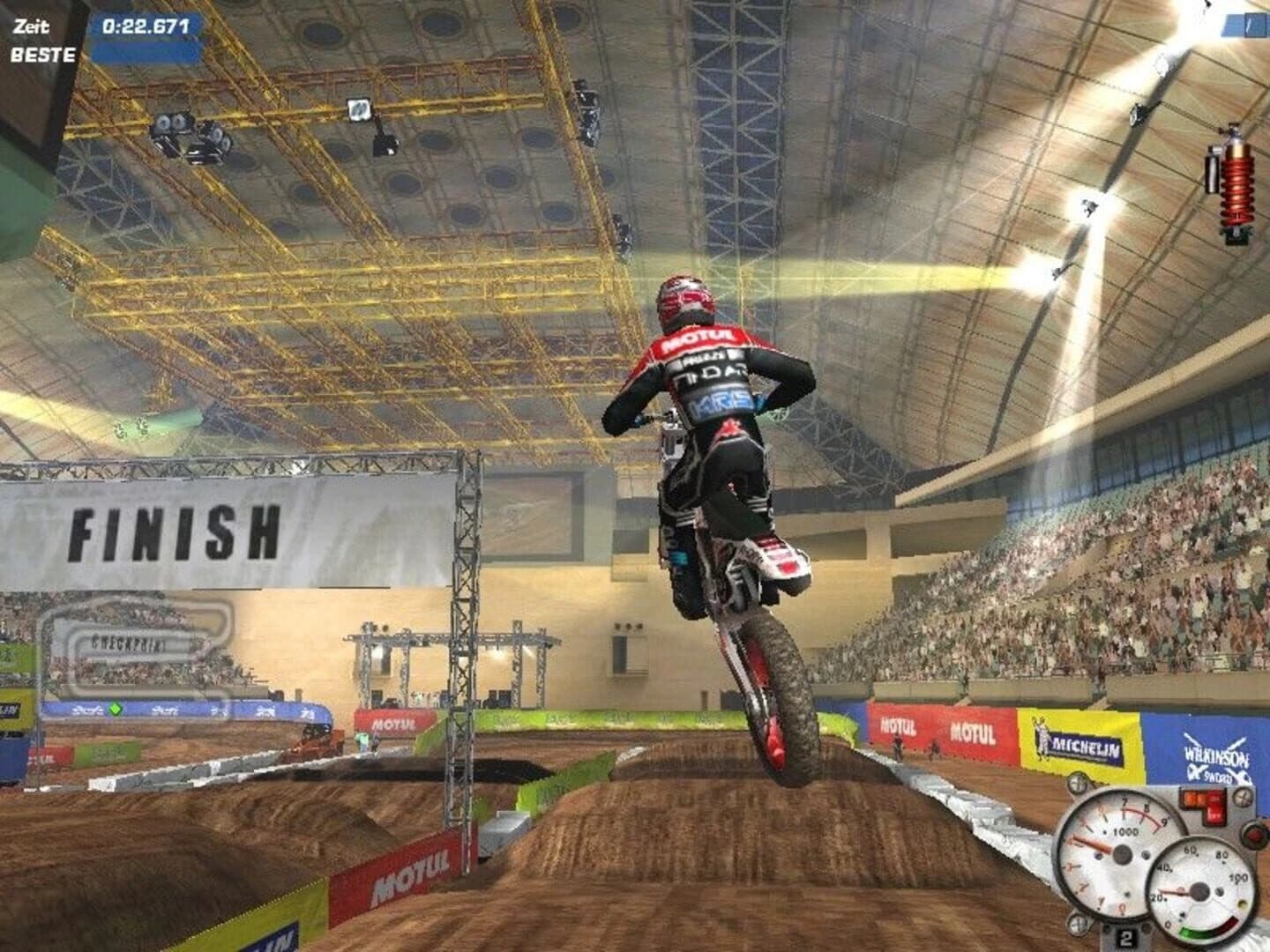This screenshot has width=1270, height=952.
Task: Click the gear indicator showing 2
Action: [x=1125, y=936]
